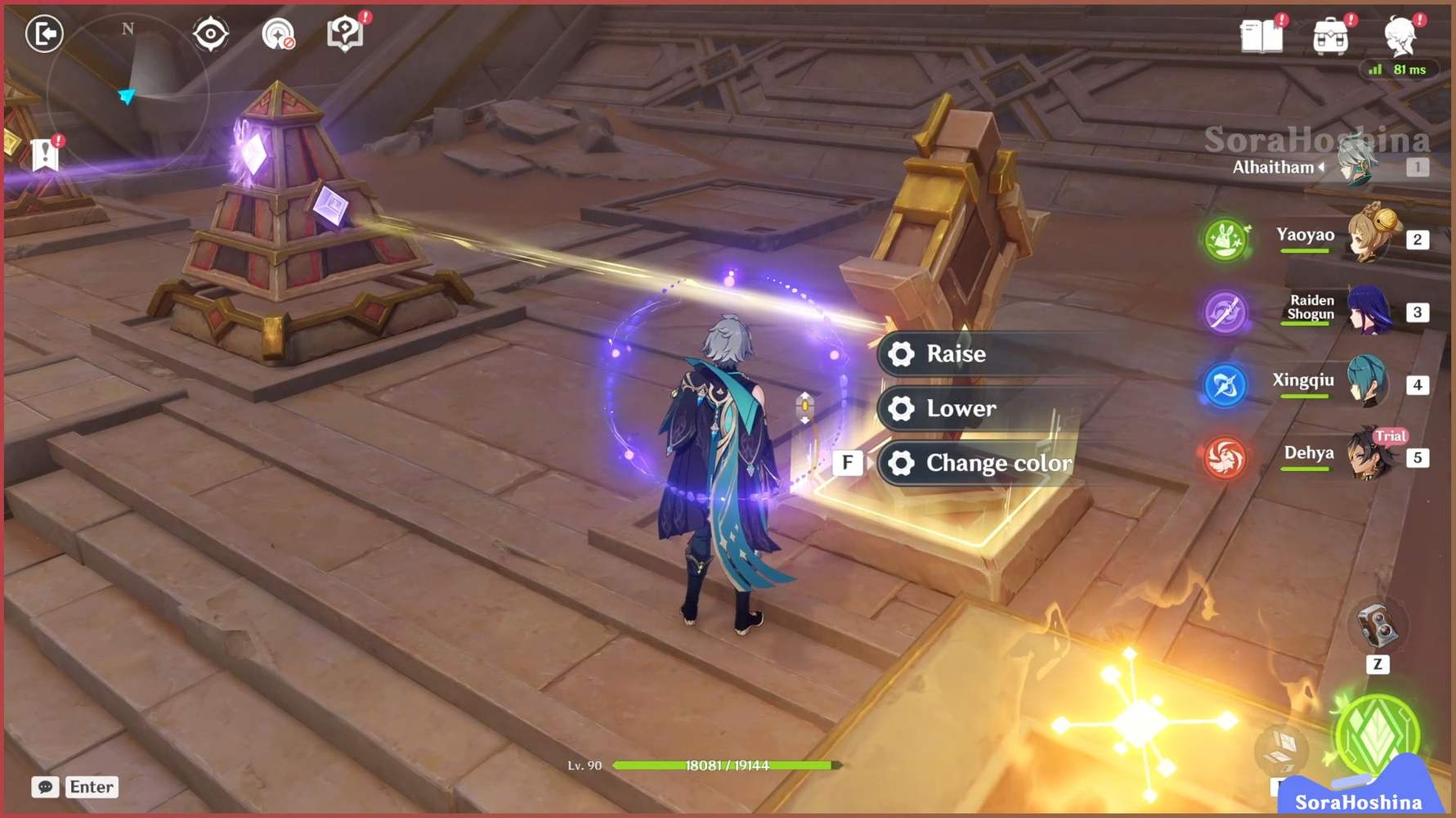Activate the green elemental burst gem
This screenshot has height=818, width=1456.
pos(1378,735)
